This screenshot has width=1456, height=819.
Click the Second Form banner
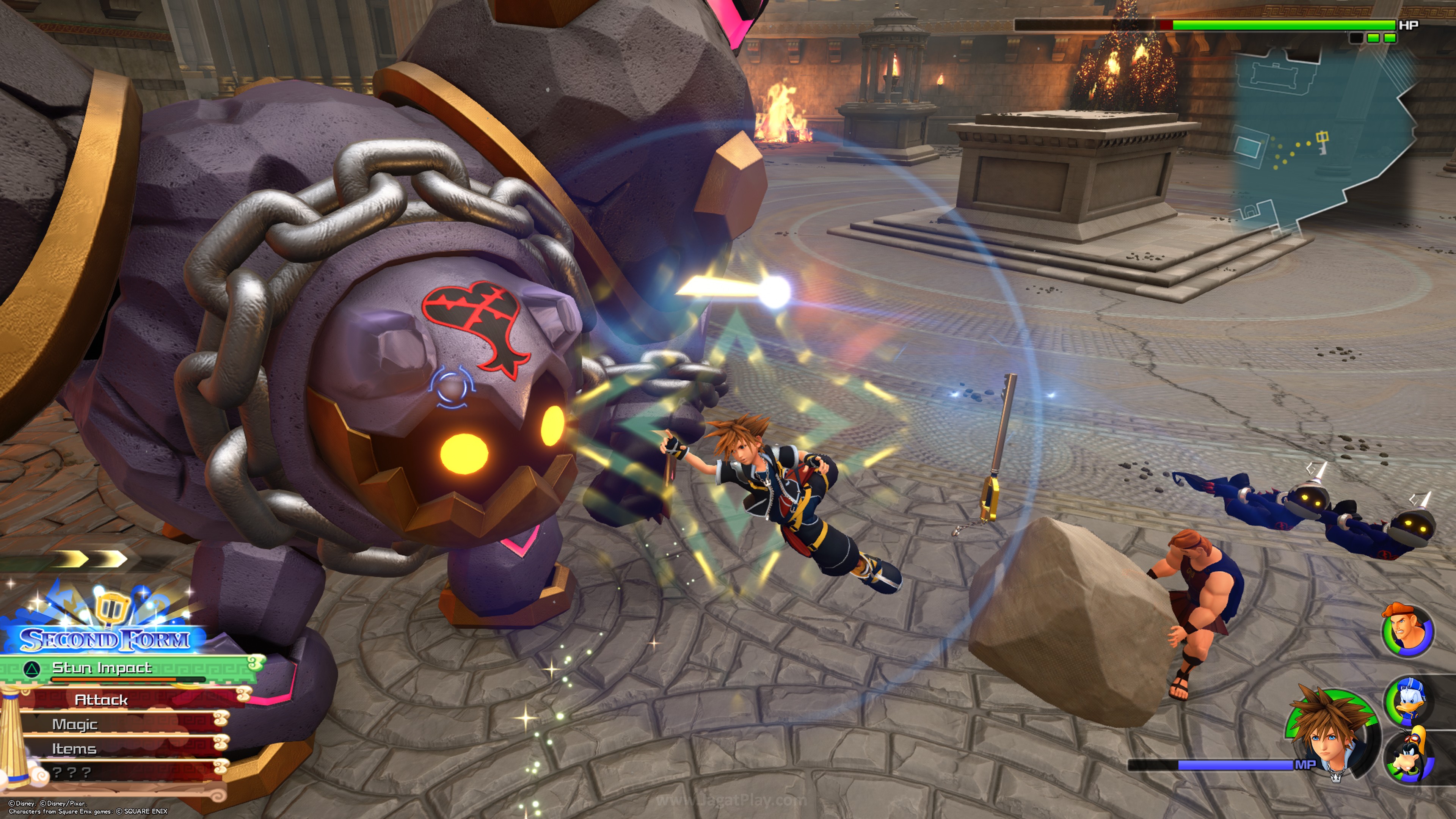104,639
